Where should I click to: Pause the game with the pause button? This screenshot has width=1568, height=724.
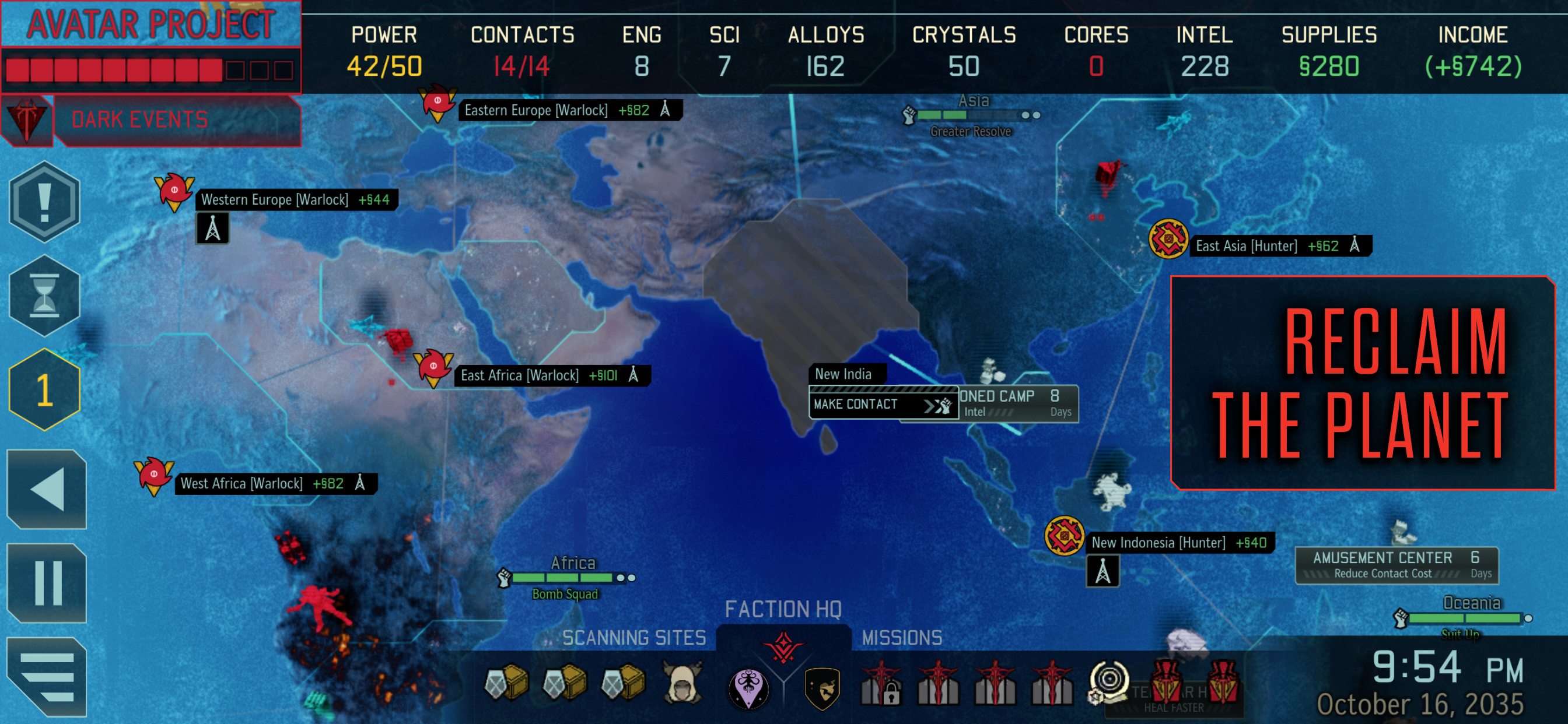47,583
